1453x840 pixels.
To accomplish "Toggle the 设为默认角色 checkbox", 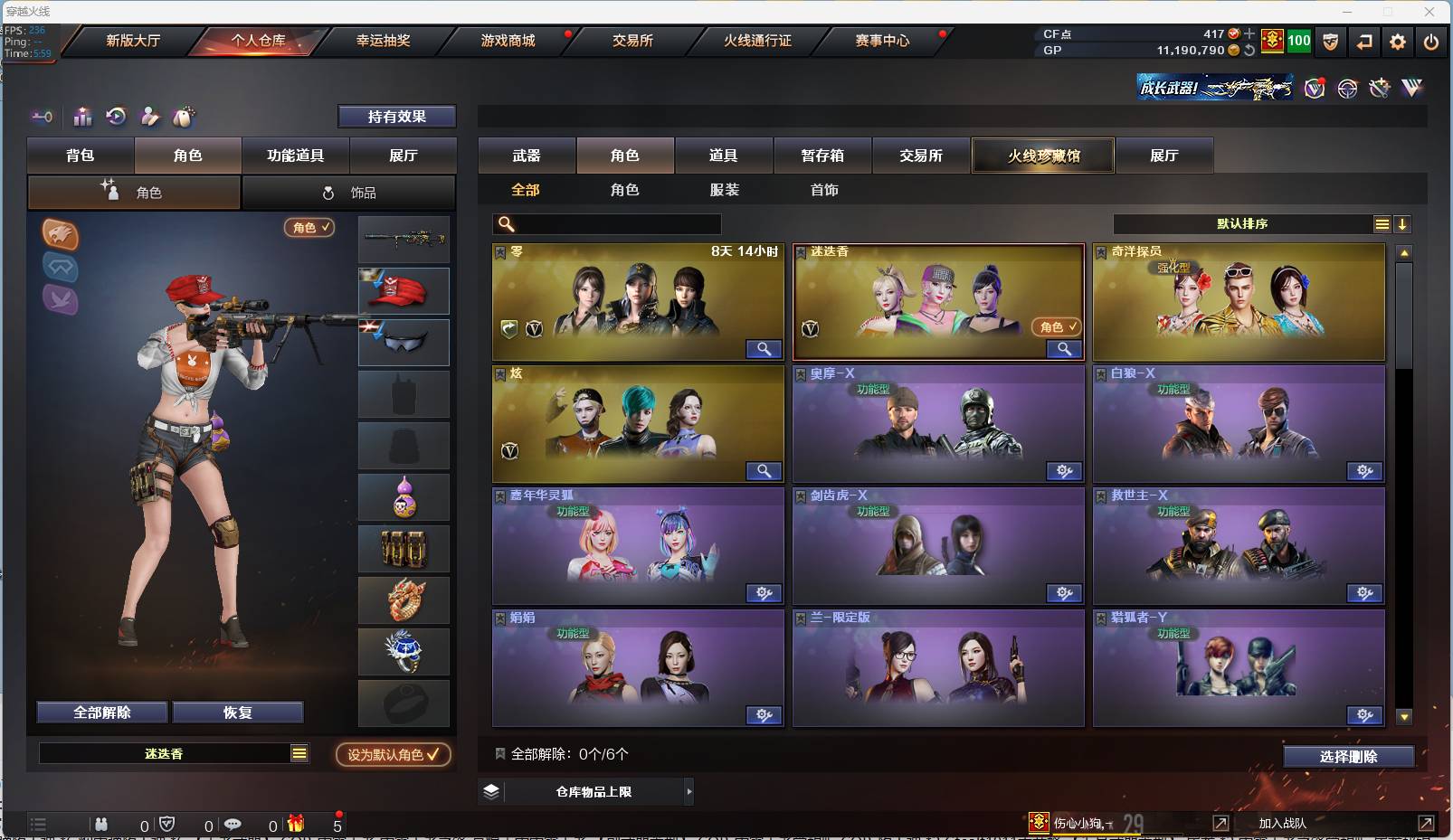I will tap(392, 755).
